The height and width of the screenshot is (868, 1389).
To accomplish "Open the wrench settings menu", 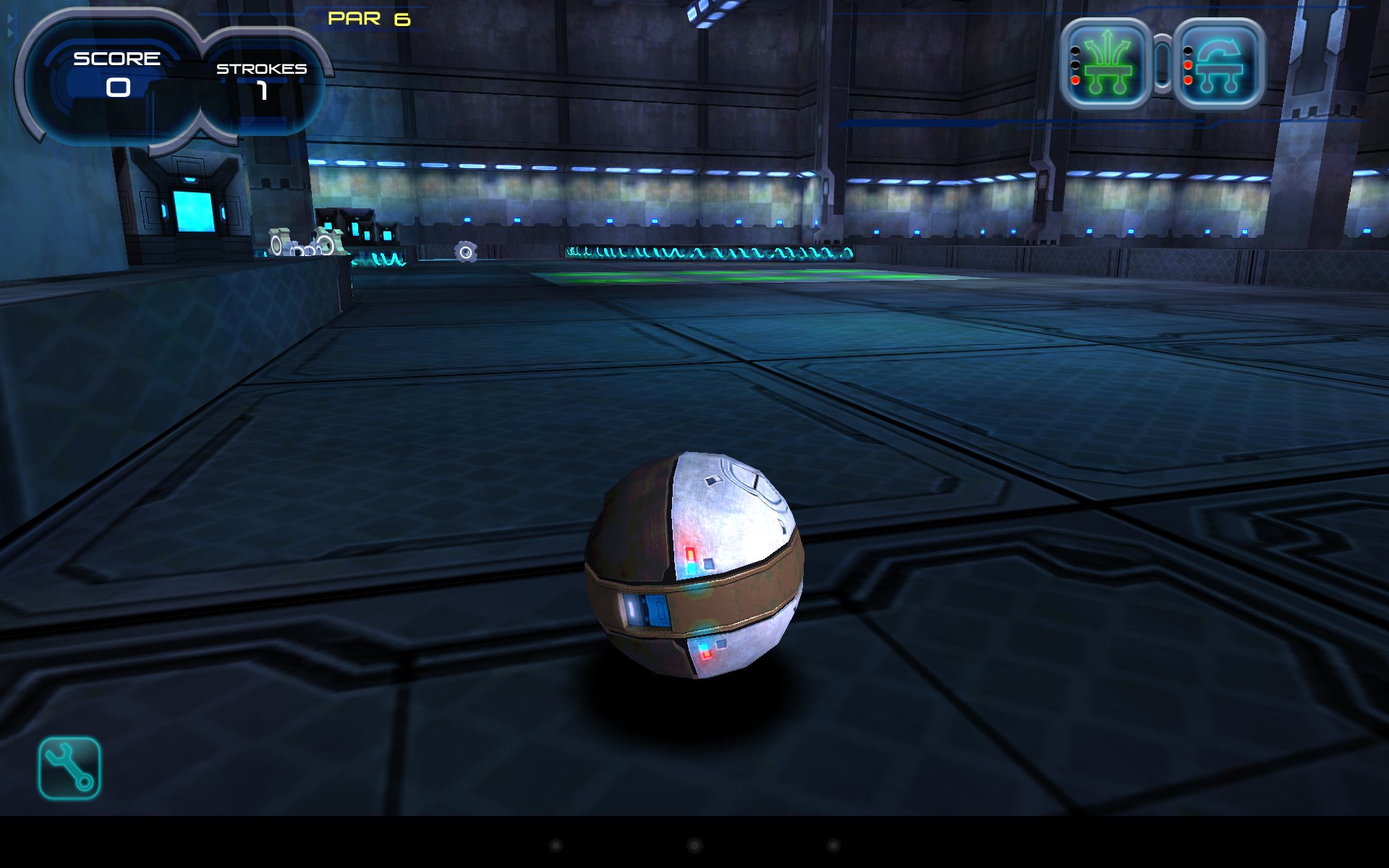I will coord(69,768).
